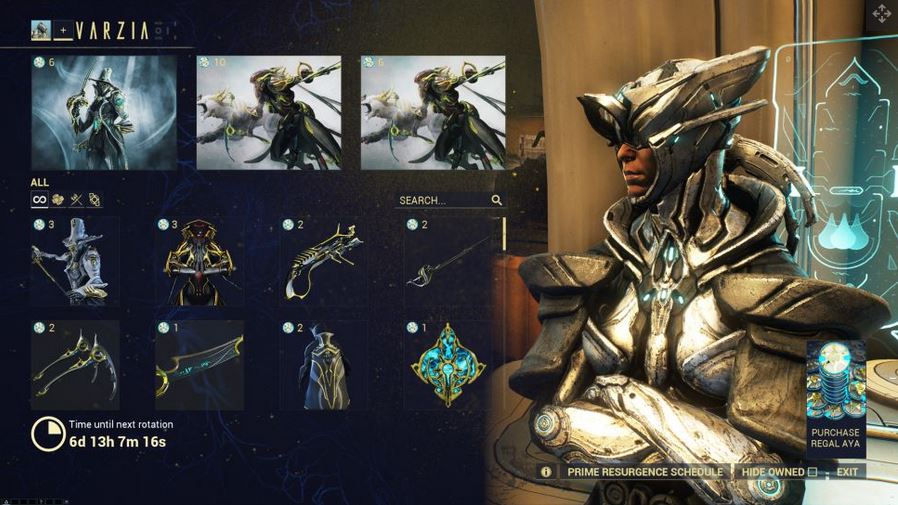Viewport: 898px width, 505px height.
Task: Select the teal glowing blade item
Action: [200, 365]
